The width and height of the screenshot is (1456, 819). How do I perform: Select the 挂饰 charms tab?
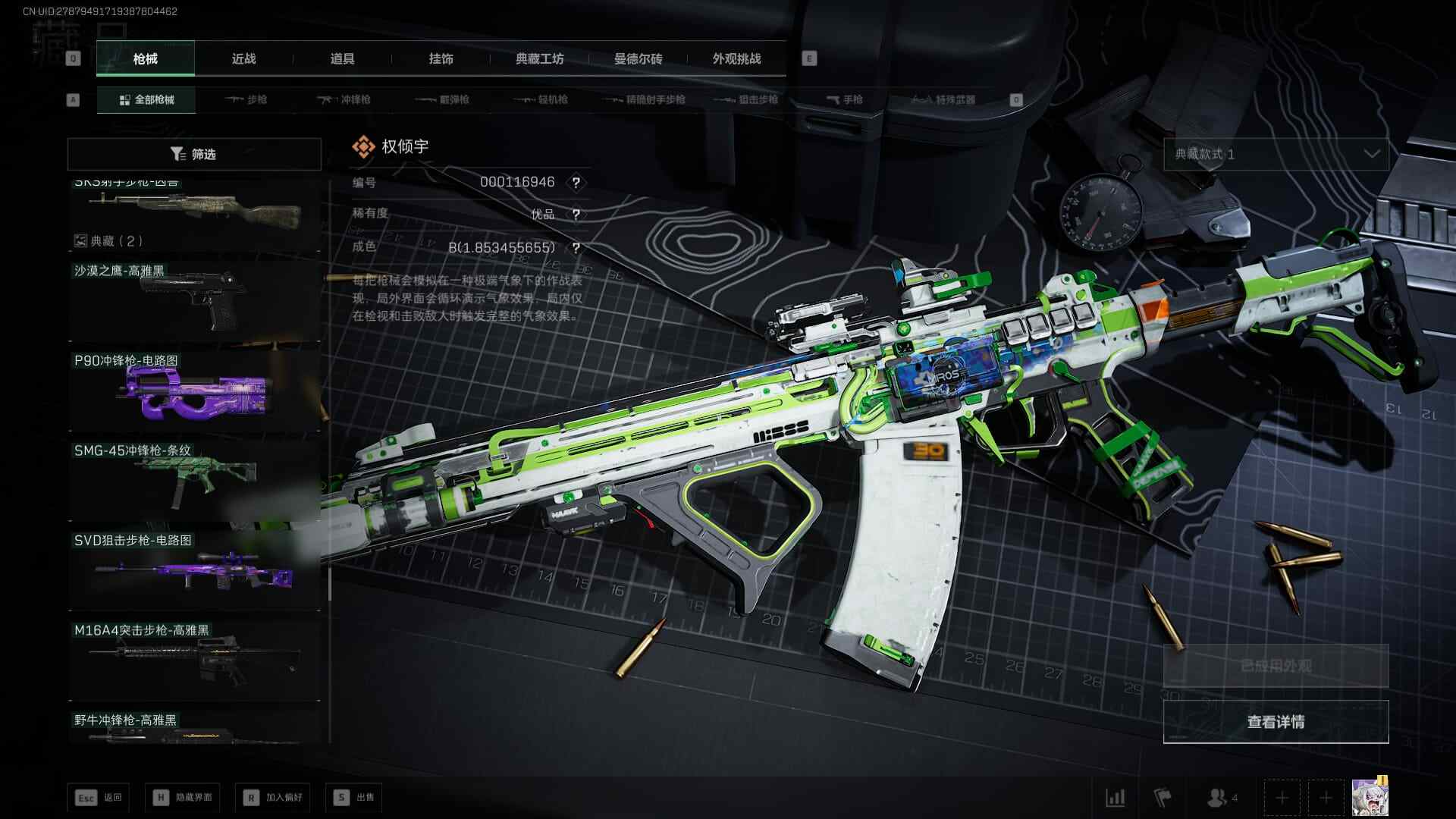441,58
